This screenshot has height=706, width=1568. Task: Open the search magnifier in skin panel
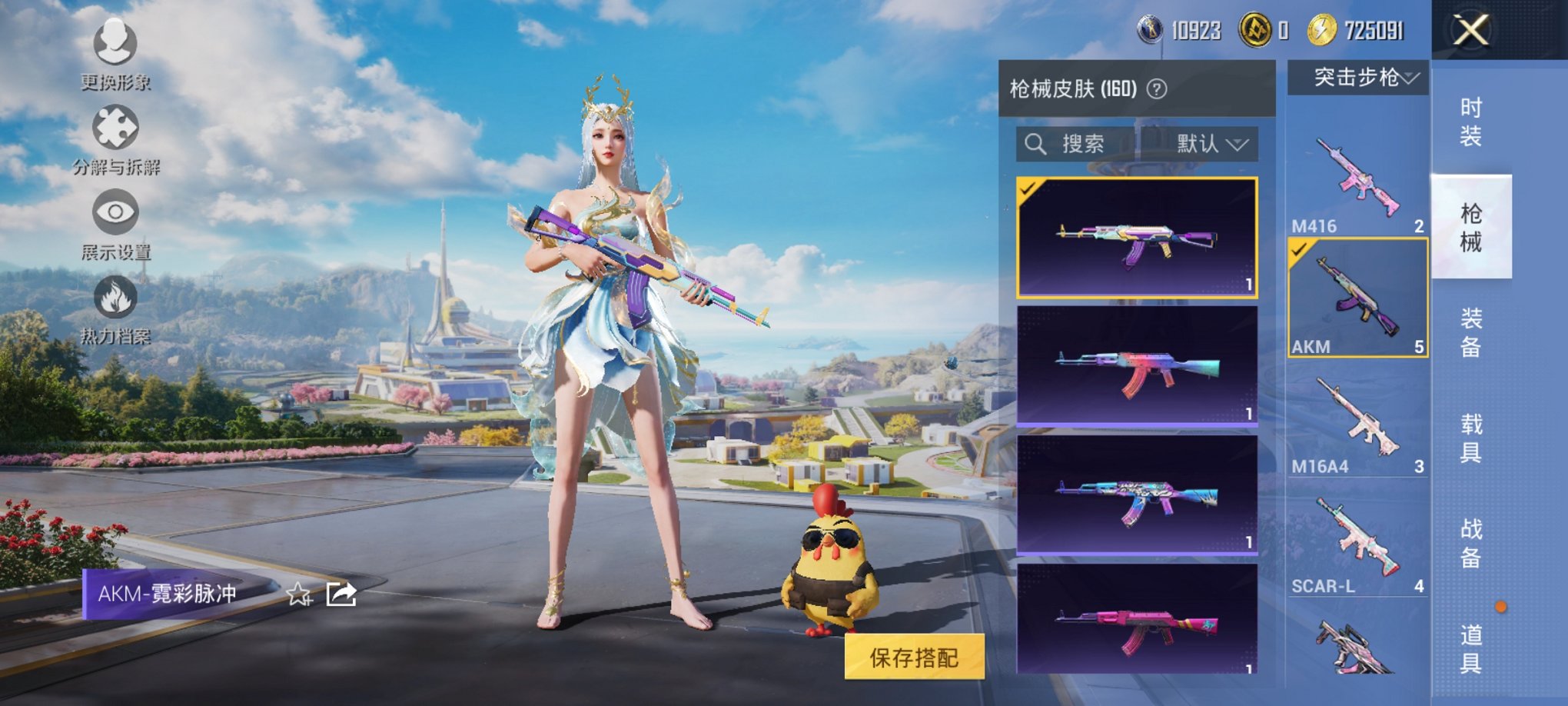[1034, 145]
